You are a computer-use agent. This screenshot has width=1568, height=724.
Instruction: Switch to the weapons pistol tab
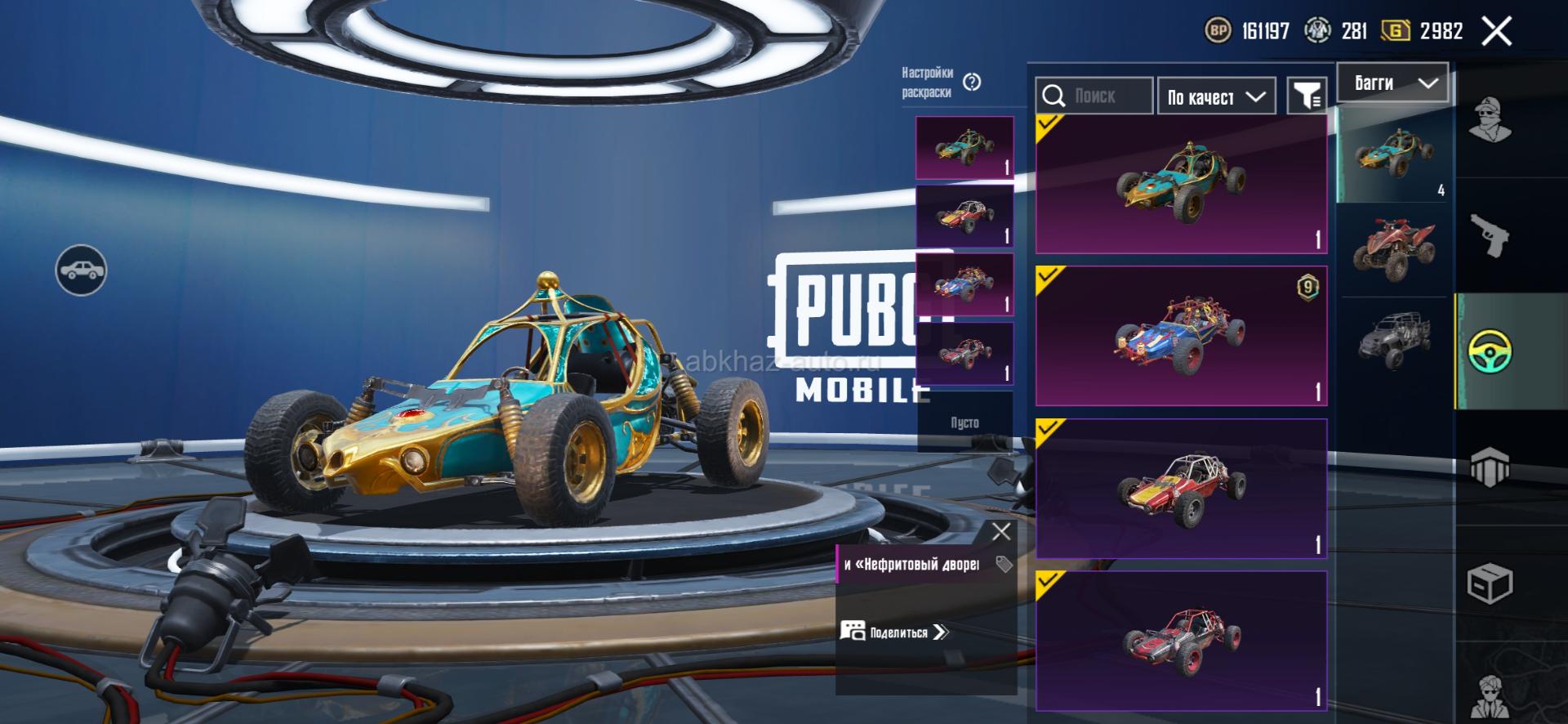1490,235
